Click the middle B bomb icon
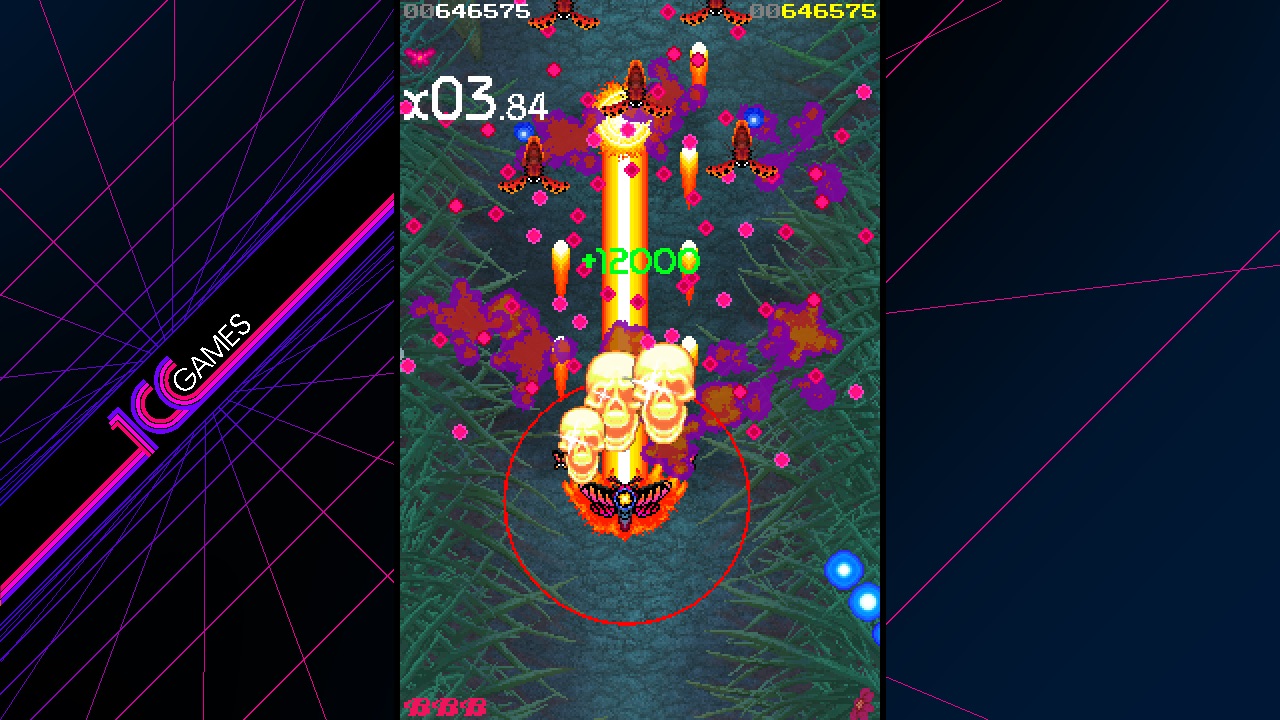1280x720 pixels. [x=447, y=706]
